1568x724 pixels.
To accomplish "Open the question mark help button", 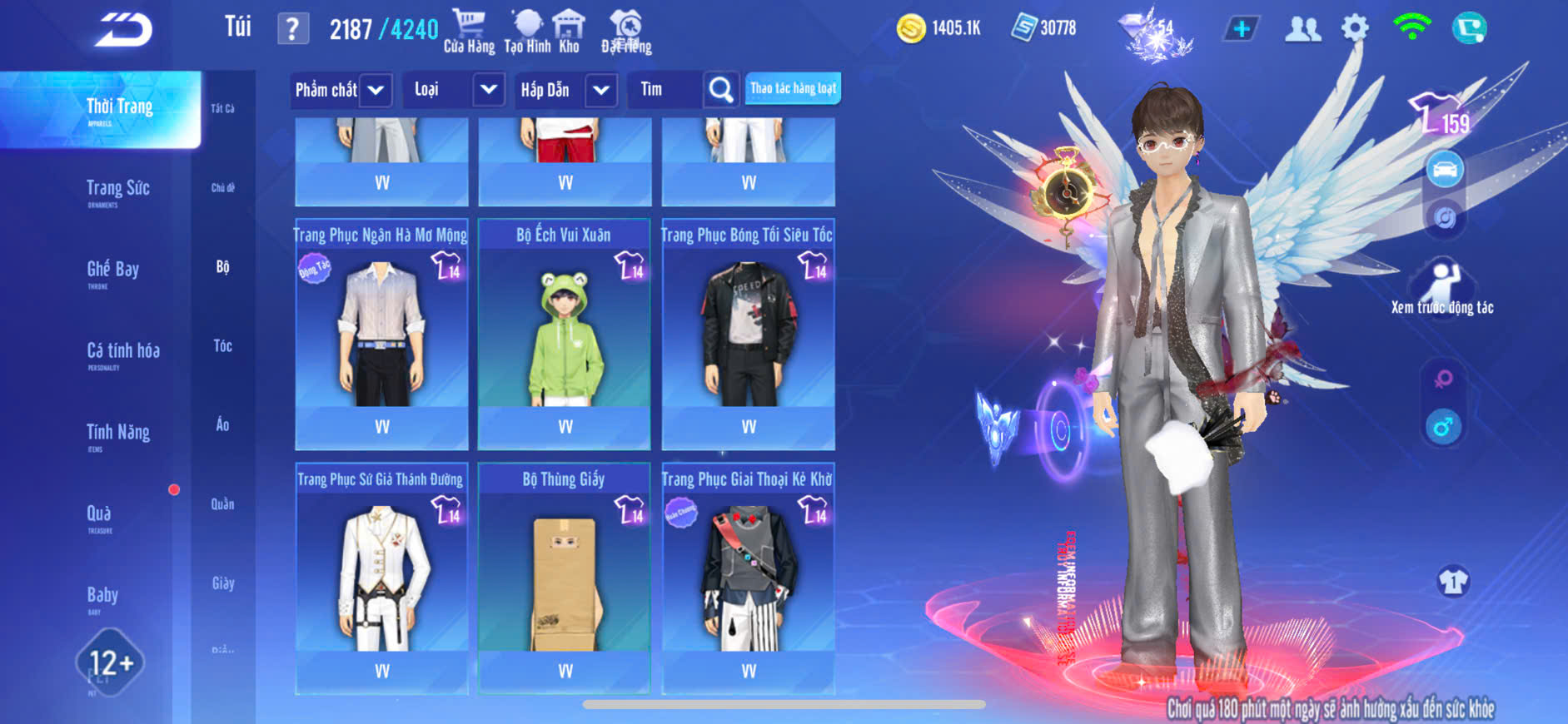I will [292, 29].
